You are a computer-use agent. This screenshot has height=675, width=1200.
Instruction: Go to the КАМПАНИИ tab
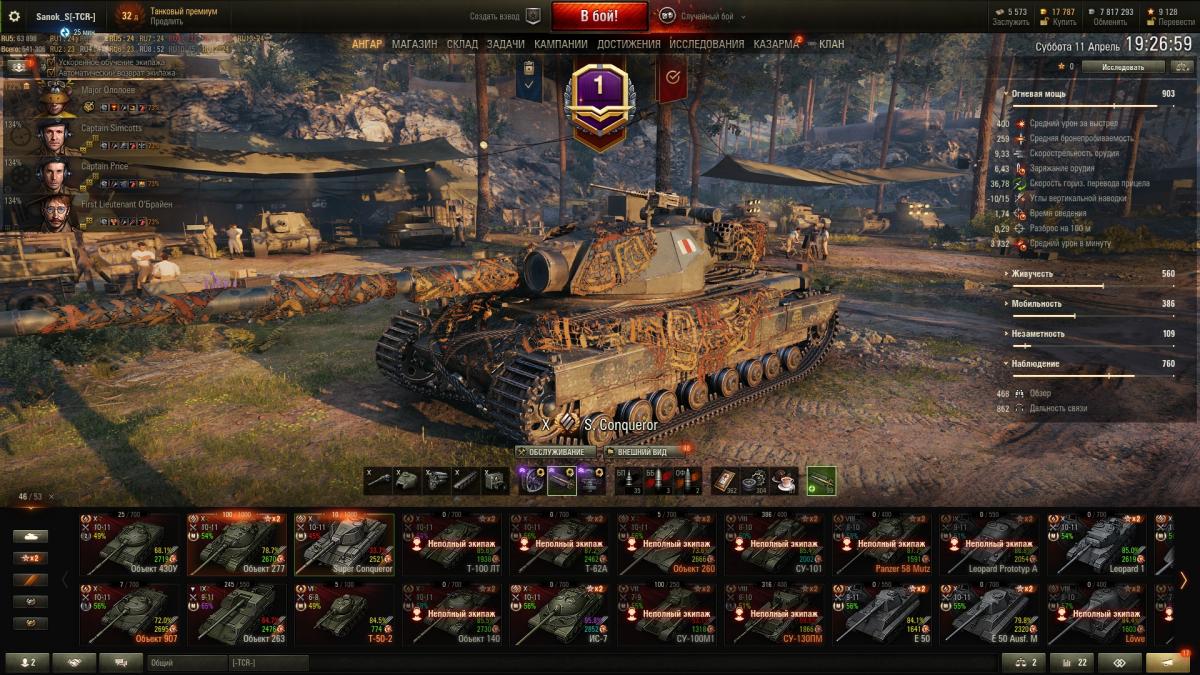click(560, 44)
